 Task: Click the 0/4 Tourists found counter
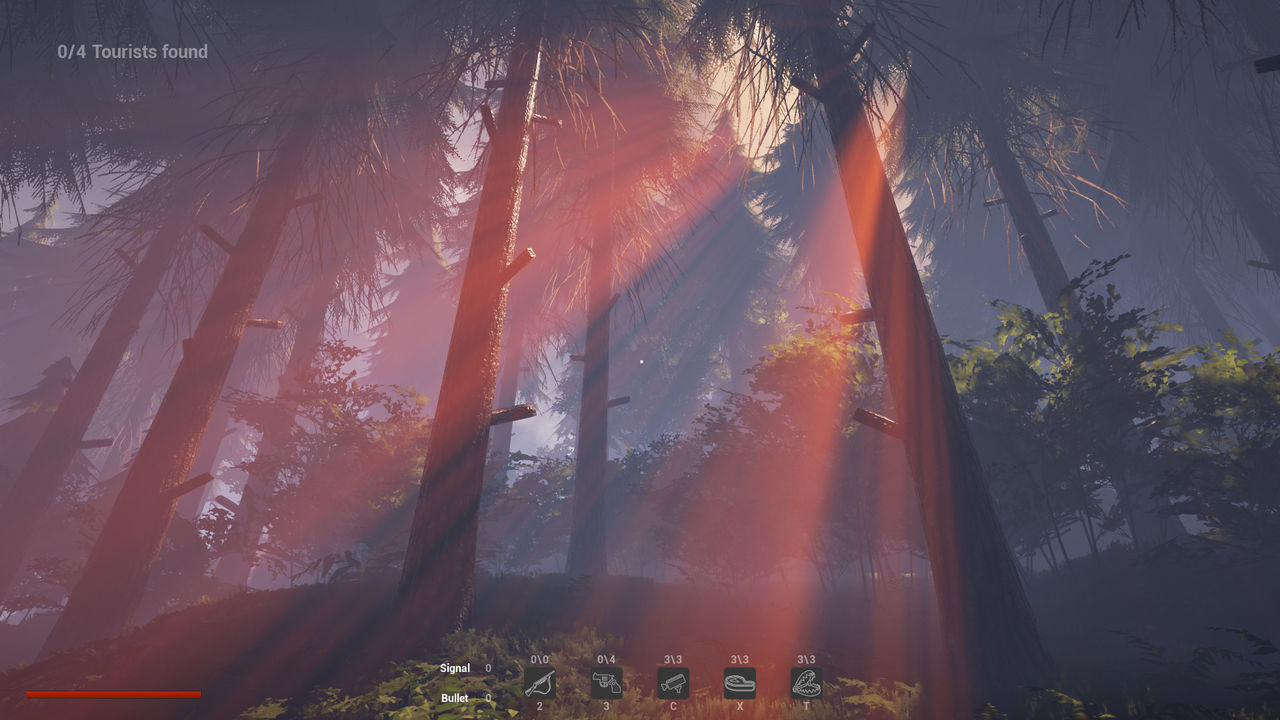[133, 51]
